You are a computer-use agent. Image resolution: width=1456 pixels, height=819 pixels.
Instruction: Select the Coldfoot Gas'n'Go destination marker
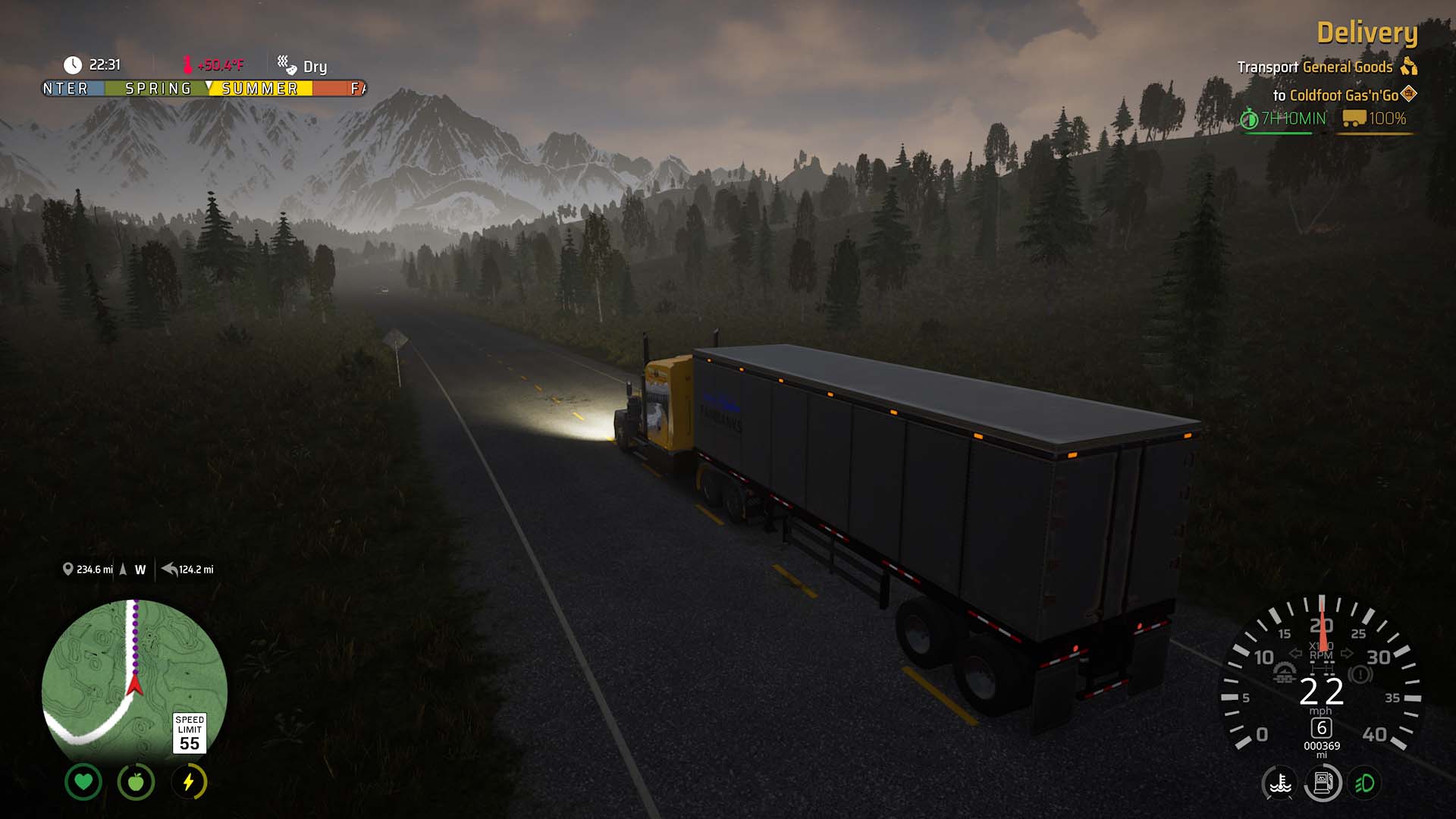[x=1409, y=94]
